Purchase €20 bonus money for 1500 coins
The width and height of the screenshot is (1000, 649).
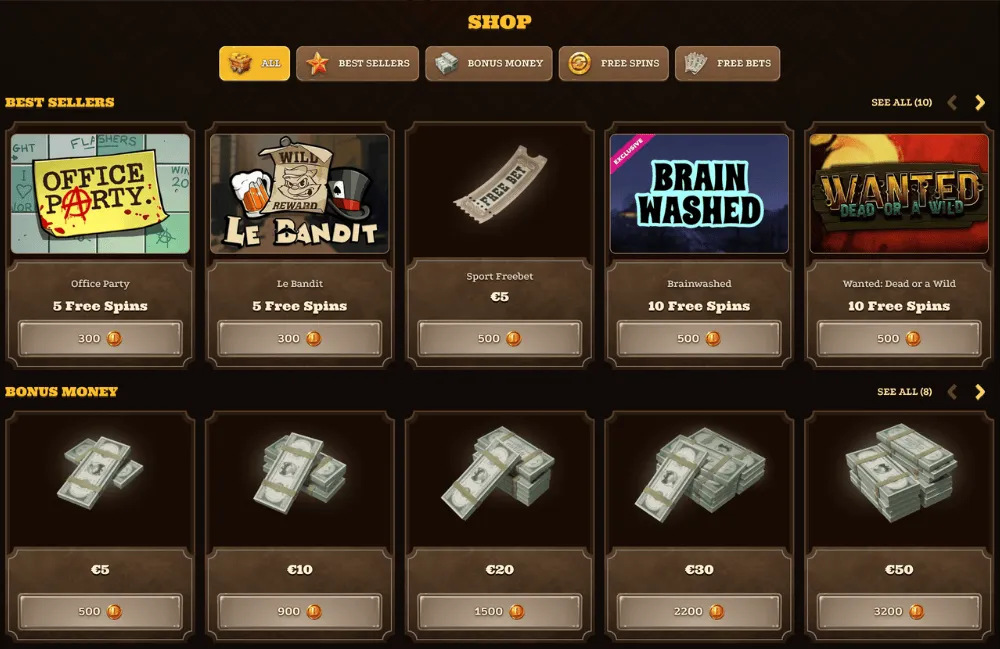499,611
